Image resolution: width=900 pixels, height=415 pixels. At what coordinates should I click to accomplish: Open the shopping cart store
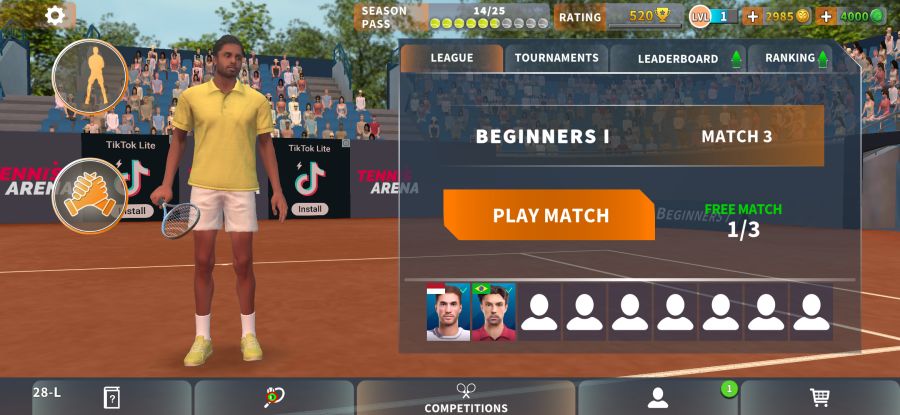tap(819, 397)
